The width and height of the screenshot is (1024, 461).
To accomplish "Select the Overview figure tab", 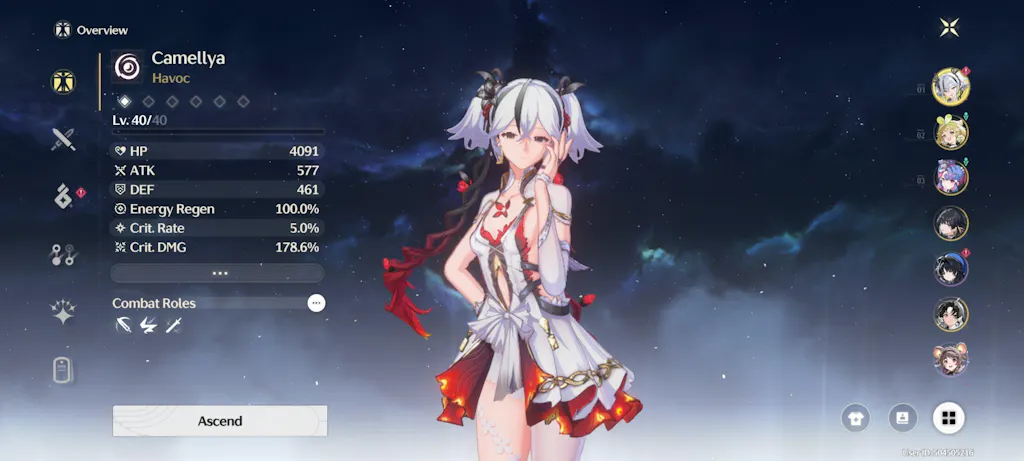I will coord(64,81).
